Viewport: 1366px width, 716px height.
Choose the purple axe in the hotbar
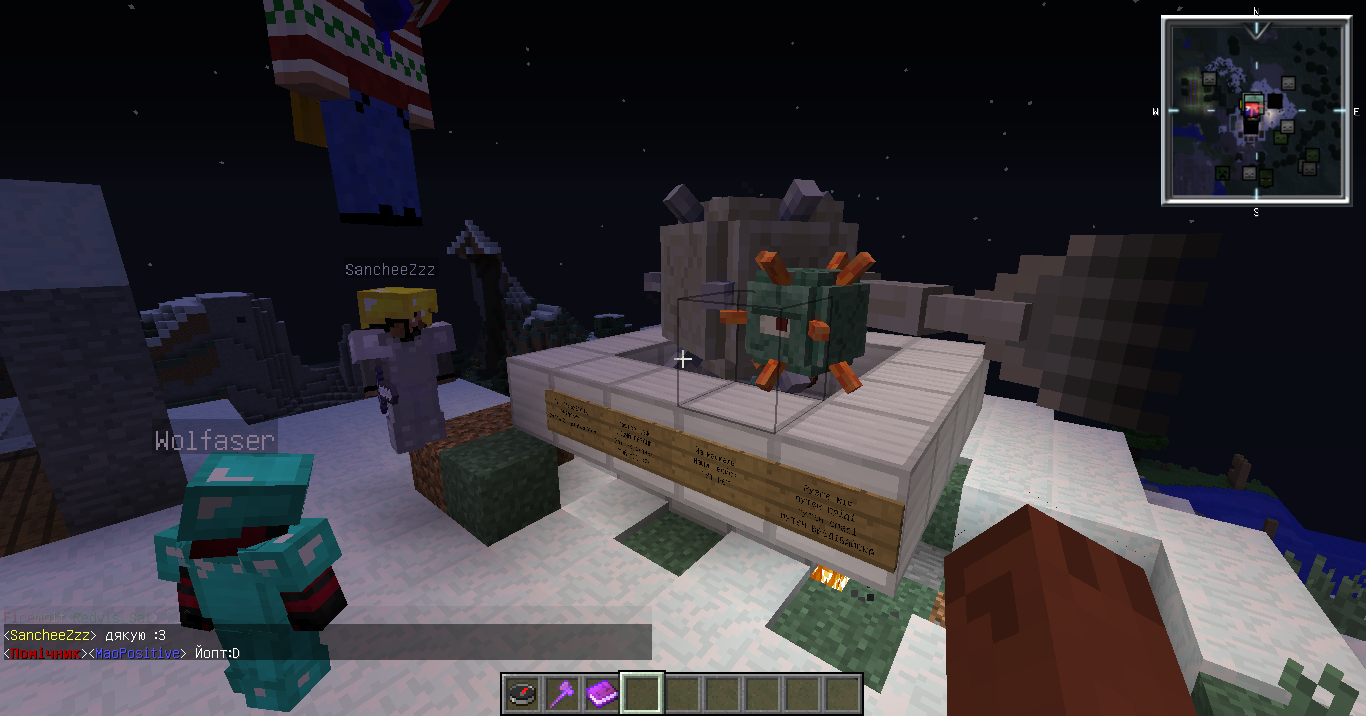(x=562, y=692)
